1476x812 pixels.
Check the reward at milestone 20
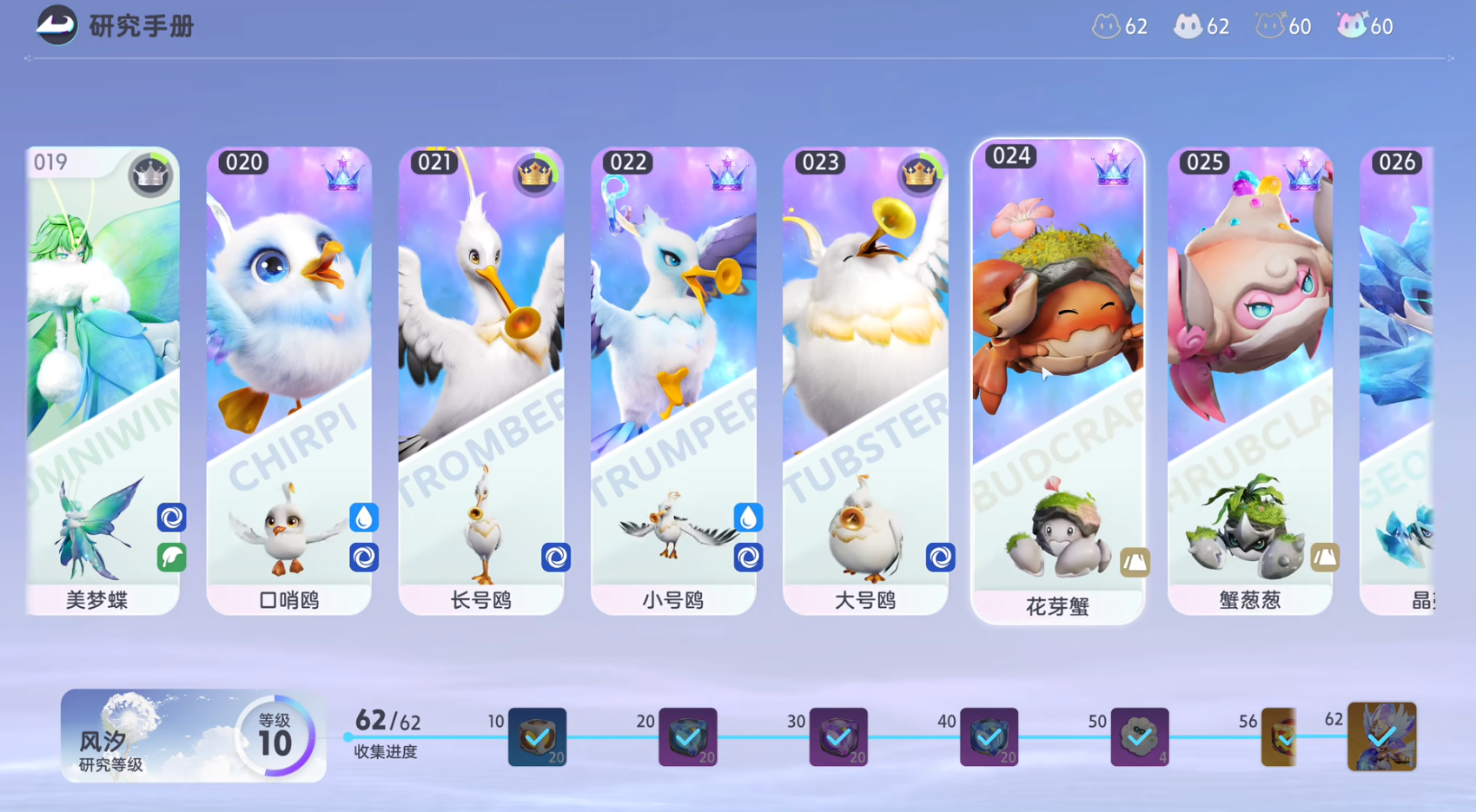(x=687, y=737)
